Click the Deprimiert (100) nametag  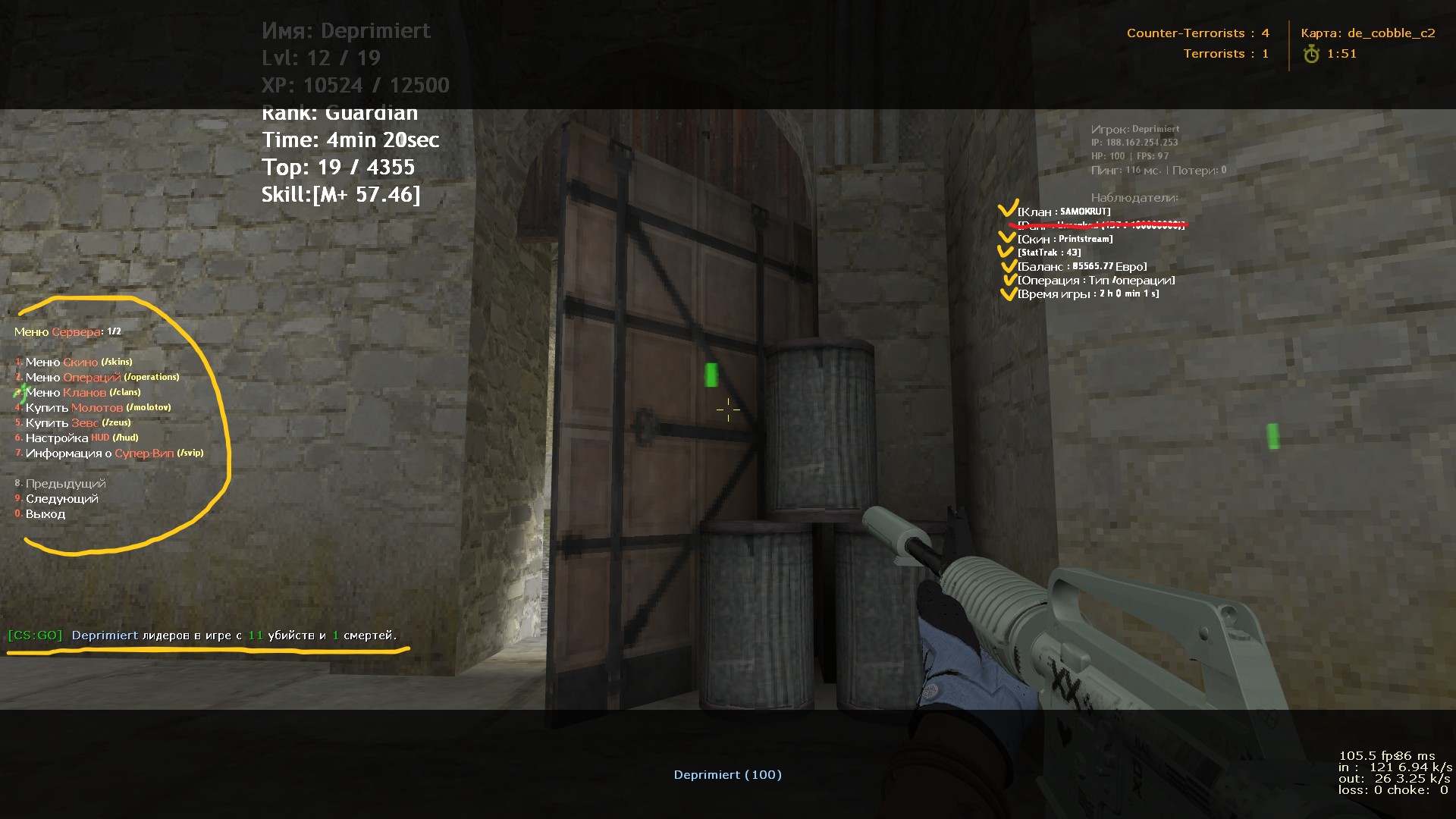coord(727,774)
